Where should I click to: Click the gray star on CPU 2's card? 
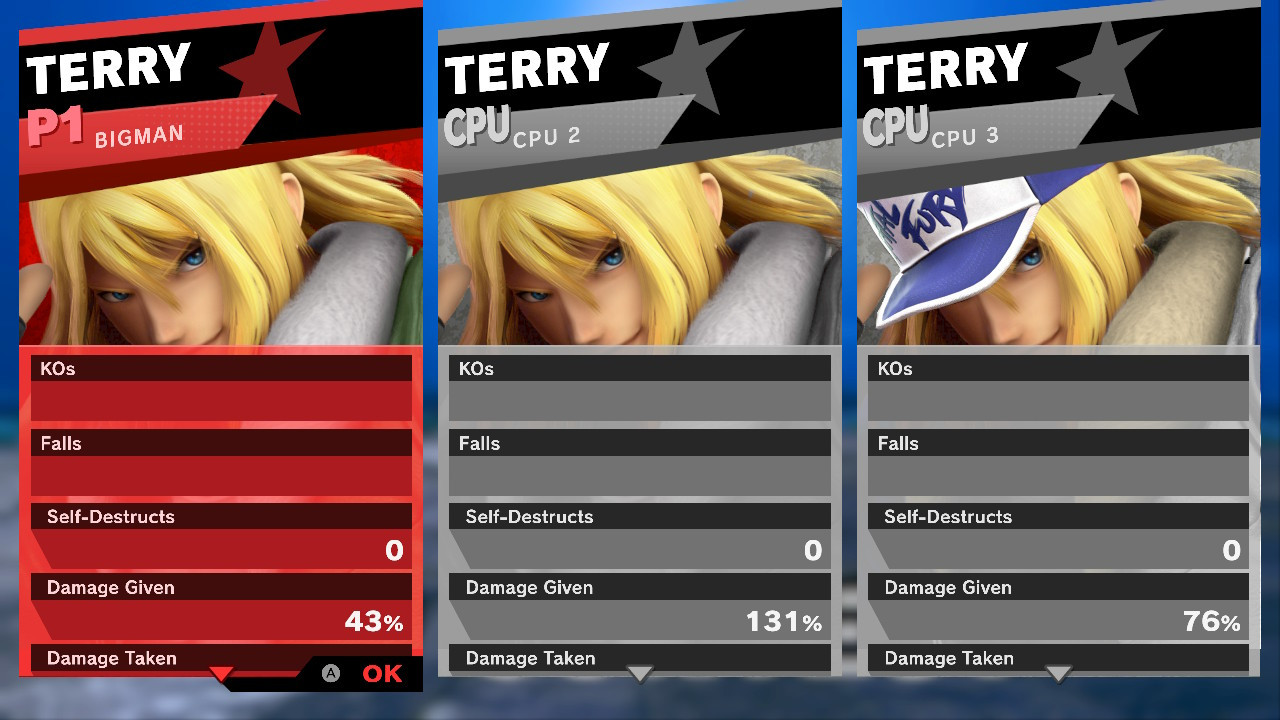(x=690, y=68)
